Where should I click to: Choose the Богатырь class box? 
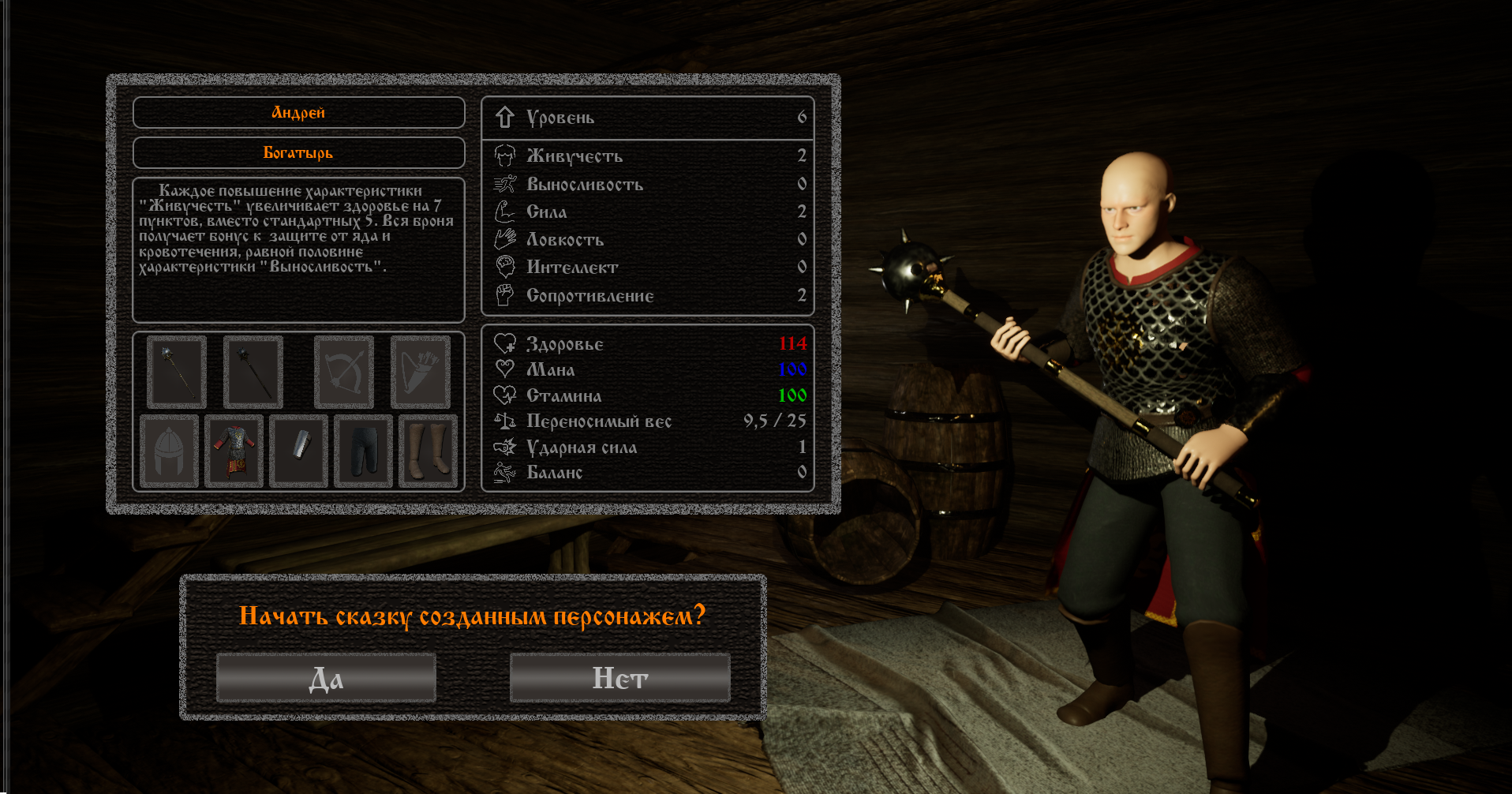tap(298, 153)
